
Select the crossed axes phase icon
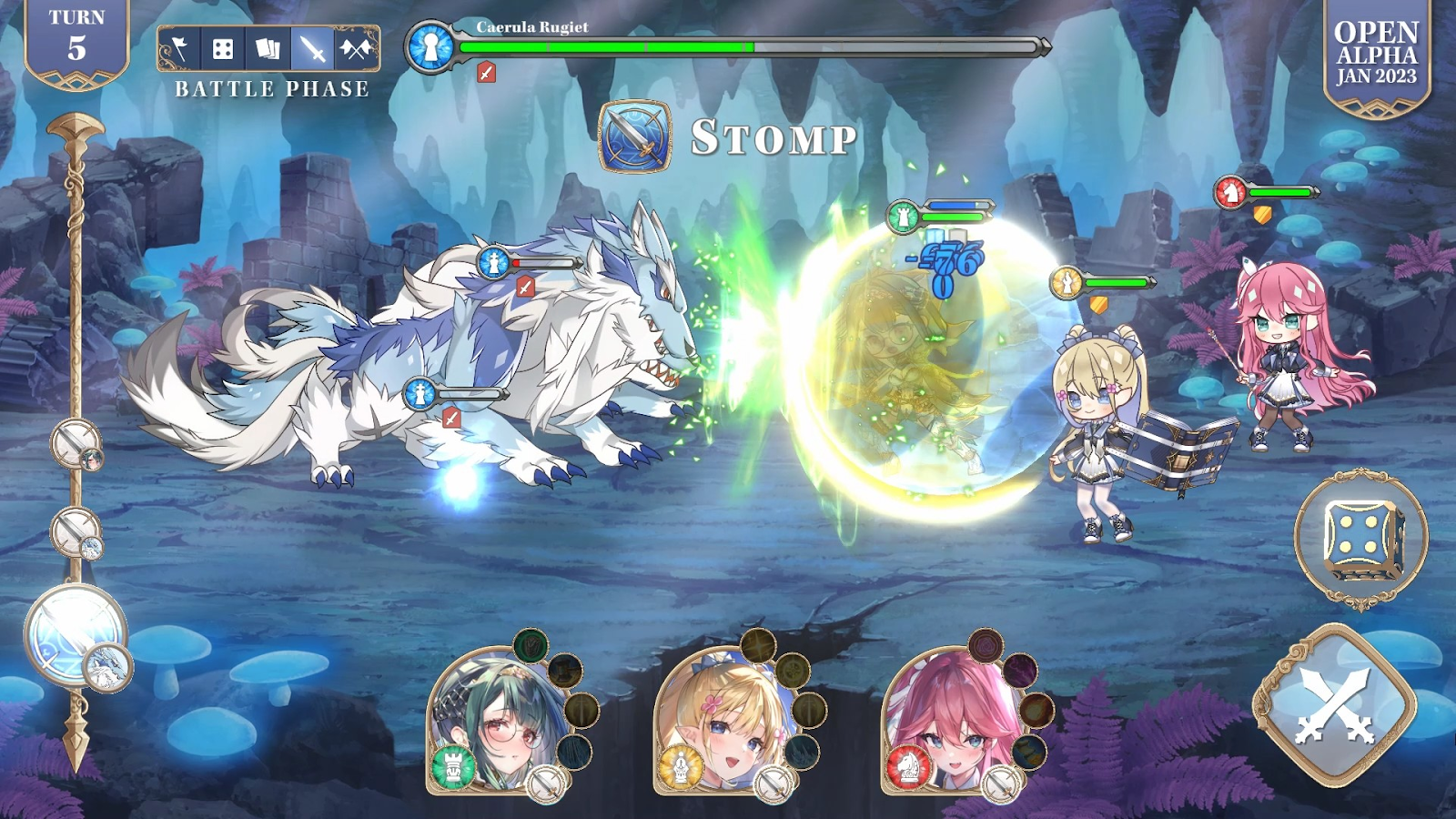(x=356, y=48)
